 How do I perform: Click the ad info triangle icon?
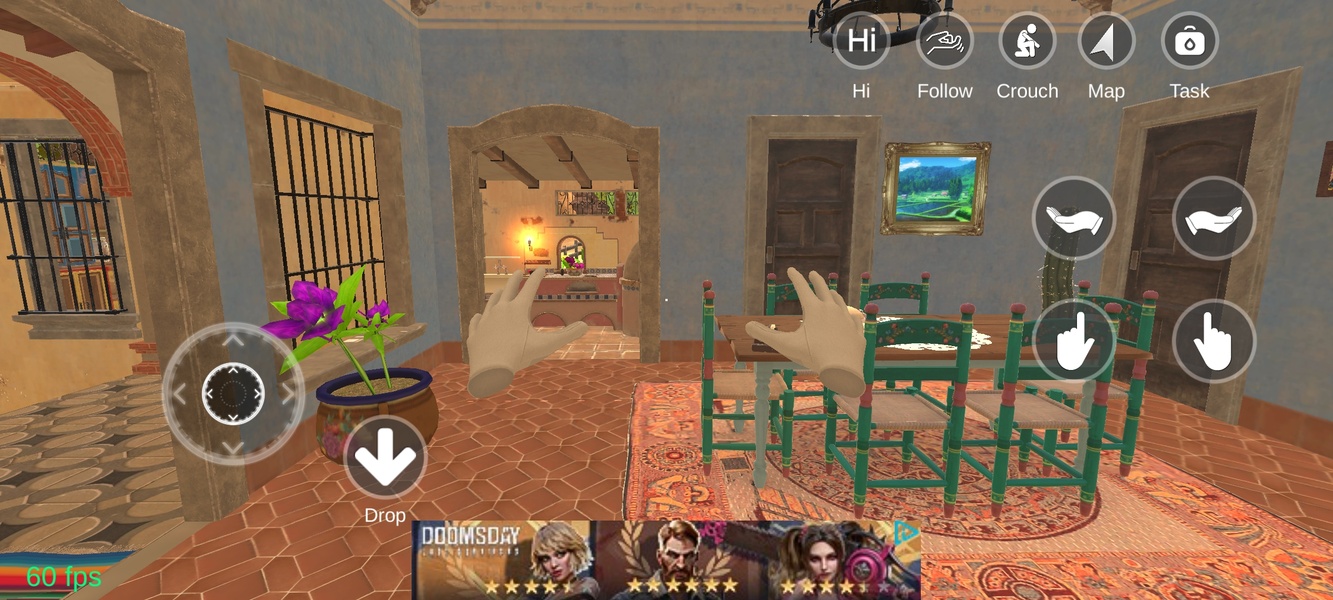(906, 532)
